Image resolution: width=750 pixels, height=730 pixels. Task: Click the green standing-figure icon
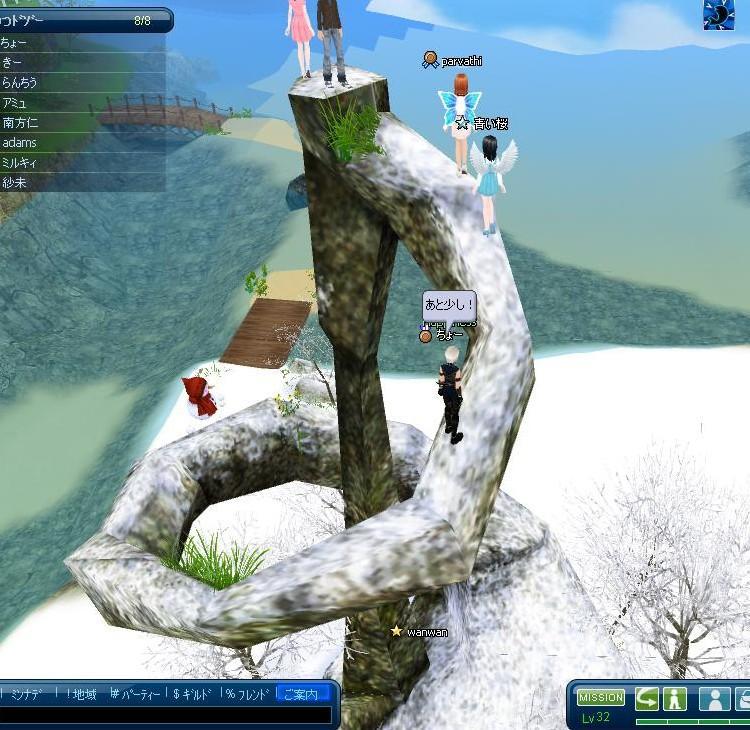pyautogui.click(x=675, y=698)
